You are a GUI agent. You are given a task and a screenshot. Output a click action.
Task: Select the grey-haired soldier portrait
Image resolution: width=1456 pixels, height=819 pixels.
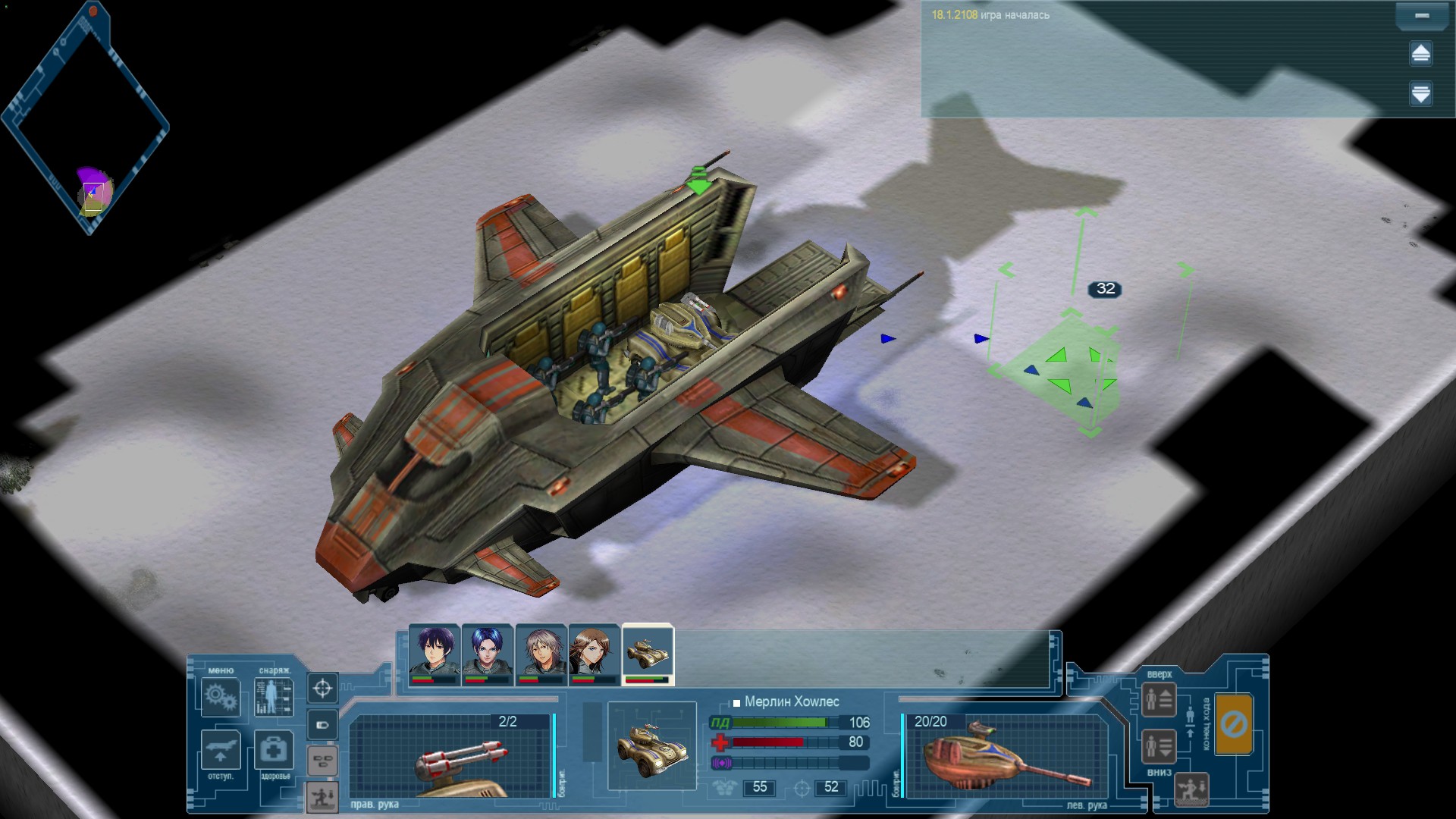(541, 654)
